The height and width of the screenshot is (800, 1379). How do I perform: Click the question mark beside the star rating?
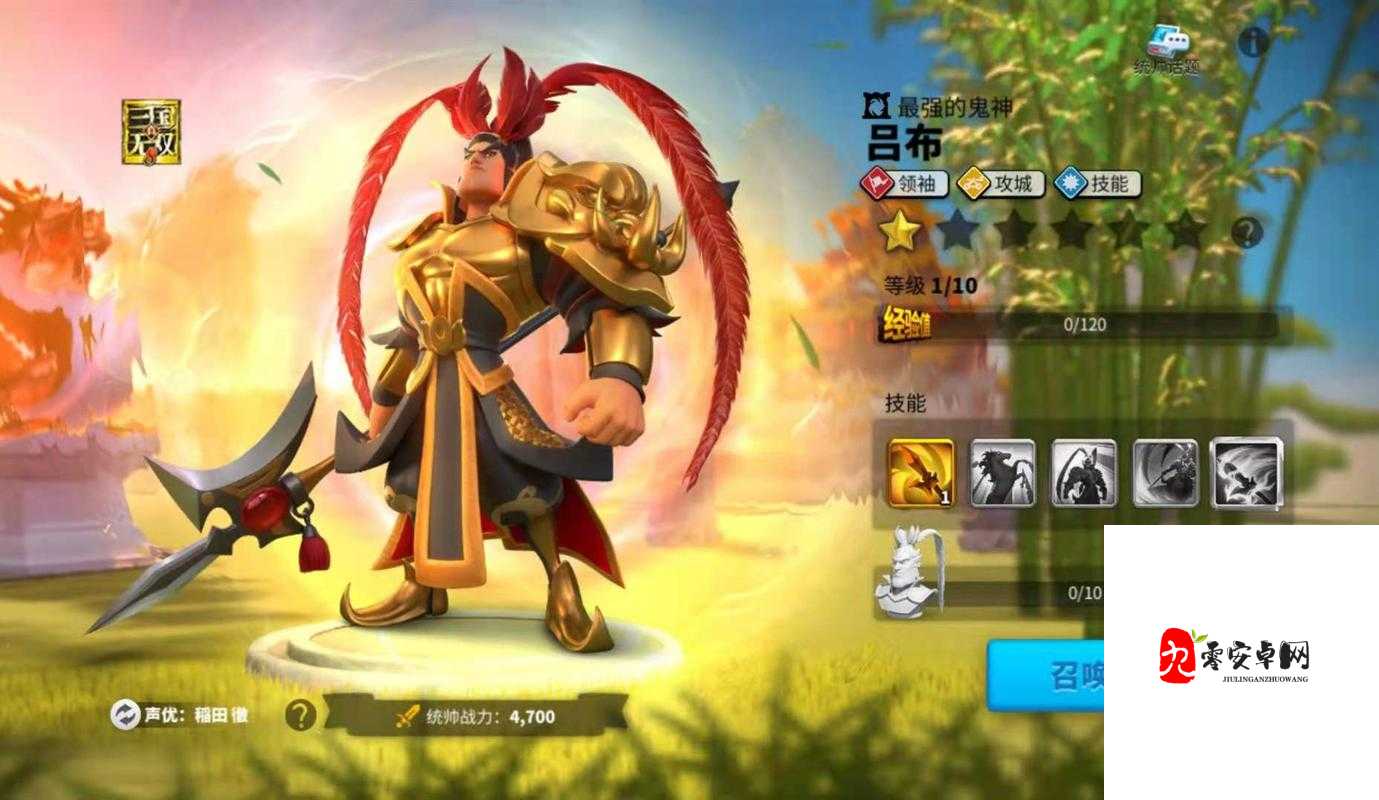[x=1246, y=232]
